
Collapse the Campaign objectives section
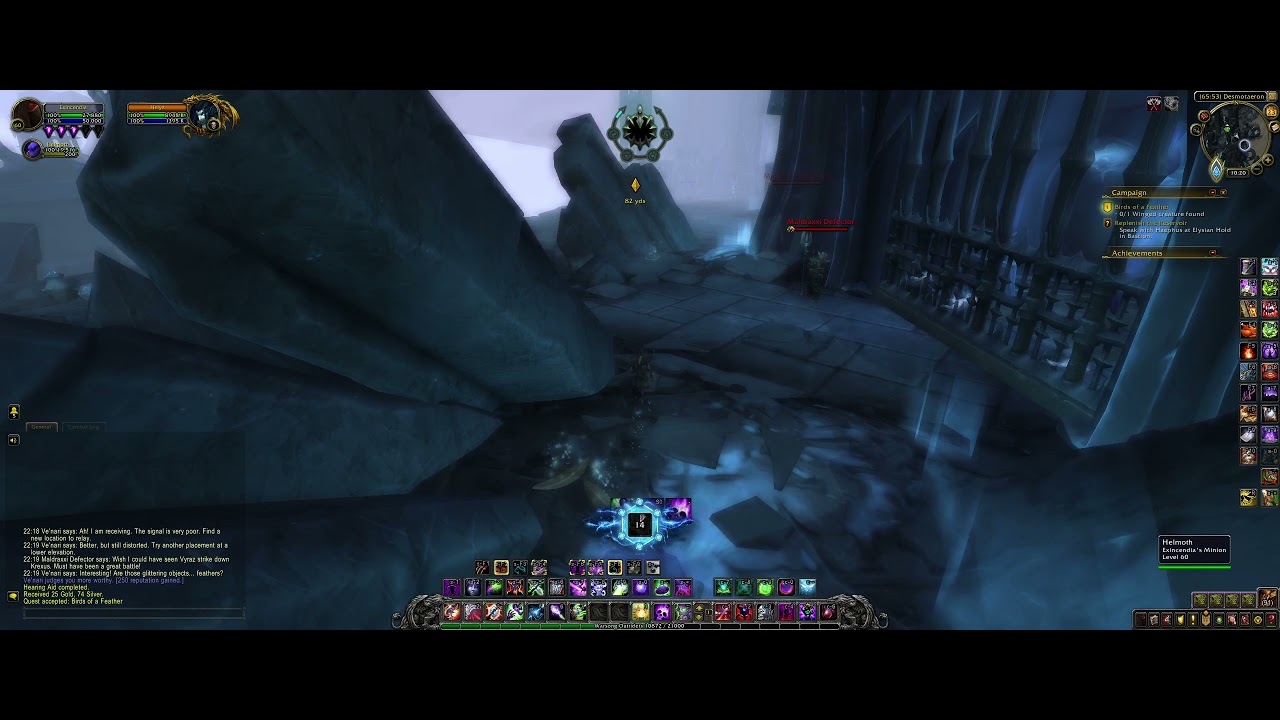[x=1213, y=192]
